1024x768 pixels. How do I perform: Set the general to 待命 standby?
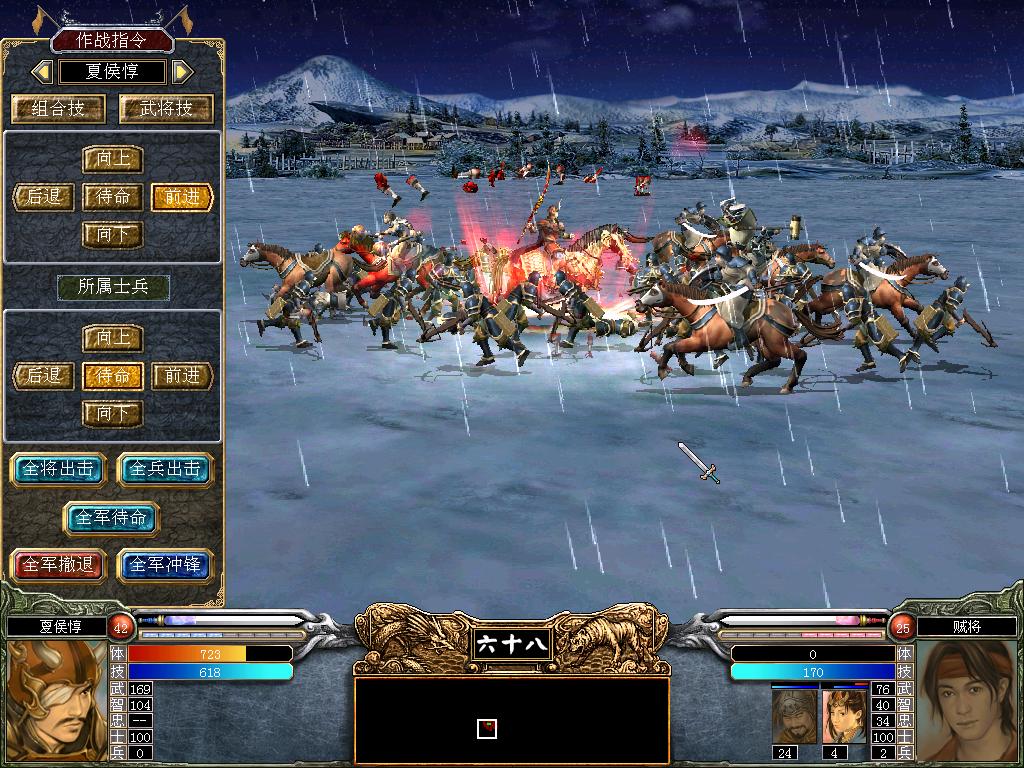click(113, 197)
